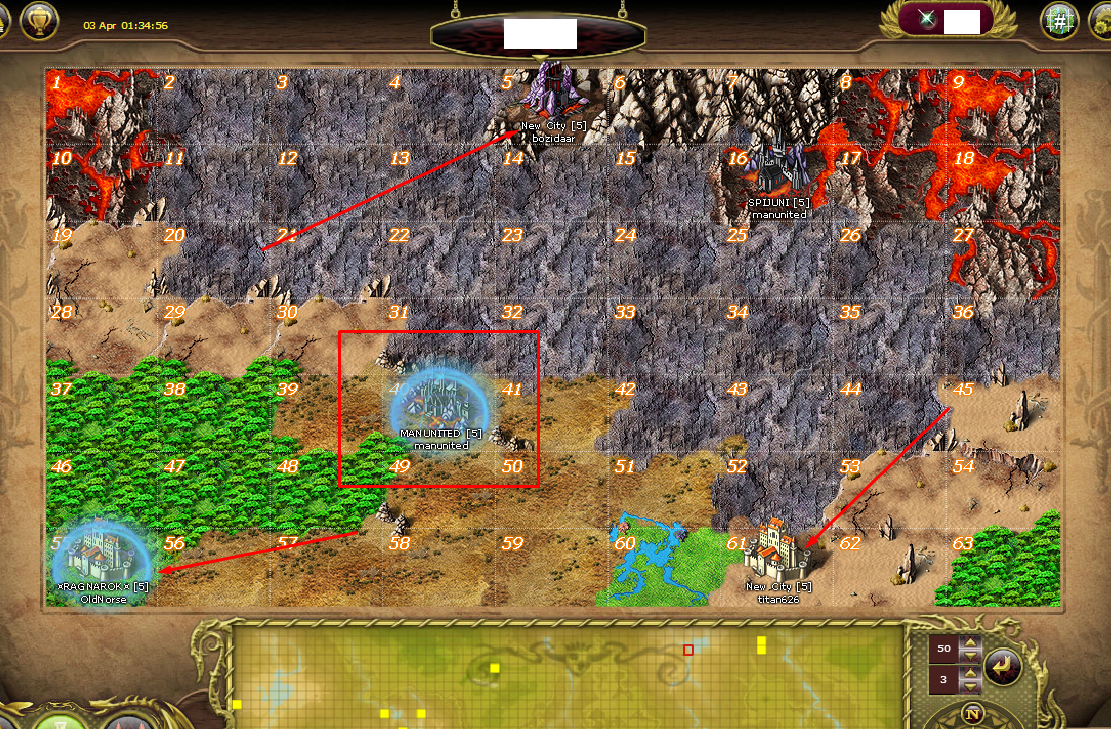Screen dimensions: 1111x729
Task: Click the hash grid icon button
Action: [1058, 20]
